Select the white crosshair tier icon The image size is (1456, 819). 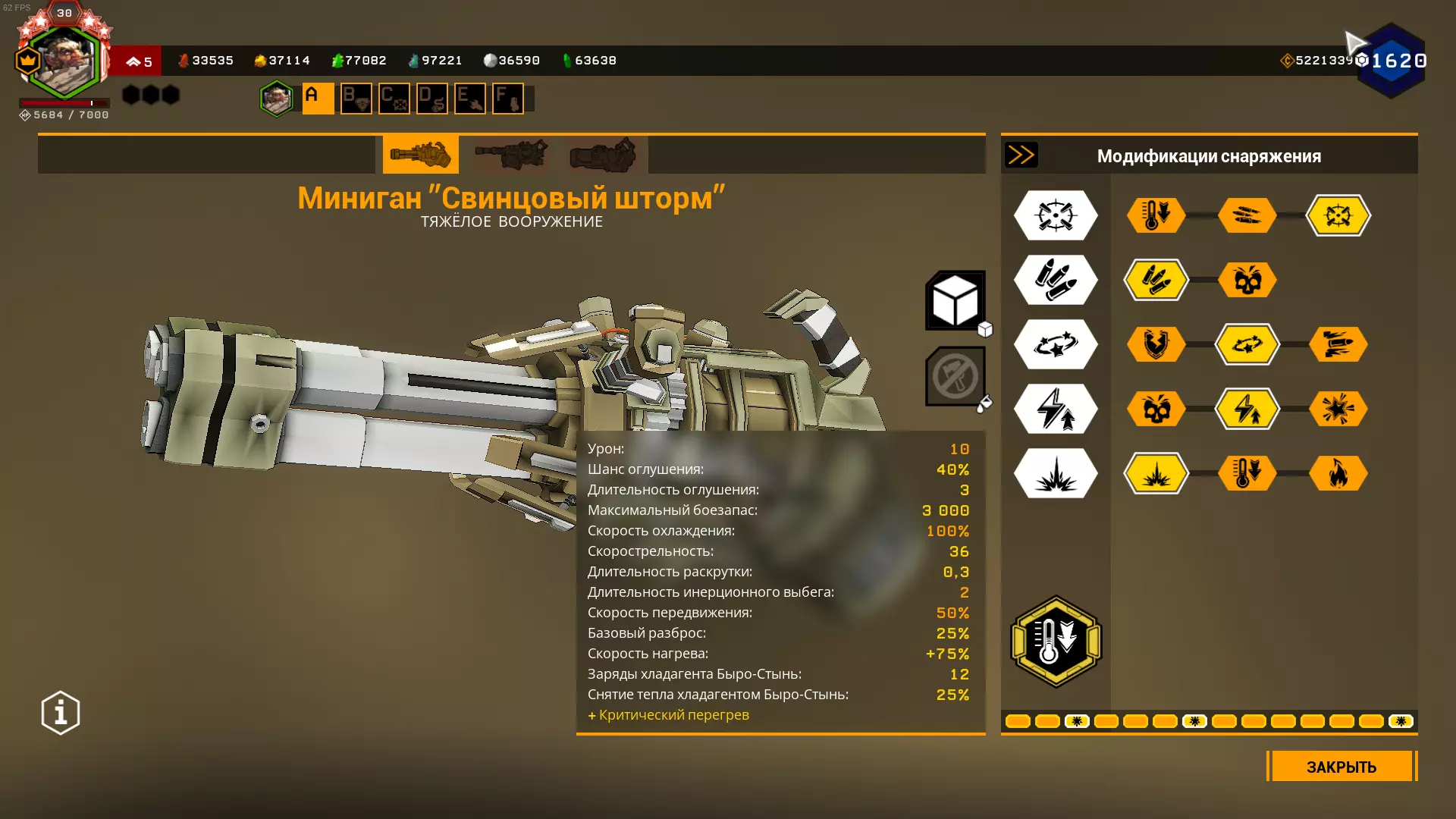[x=1056, y=215]
